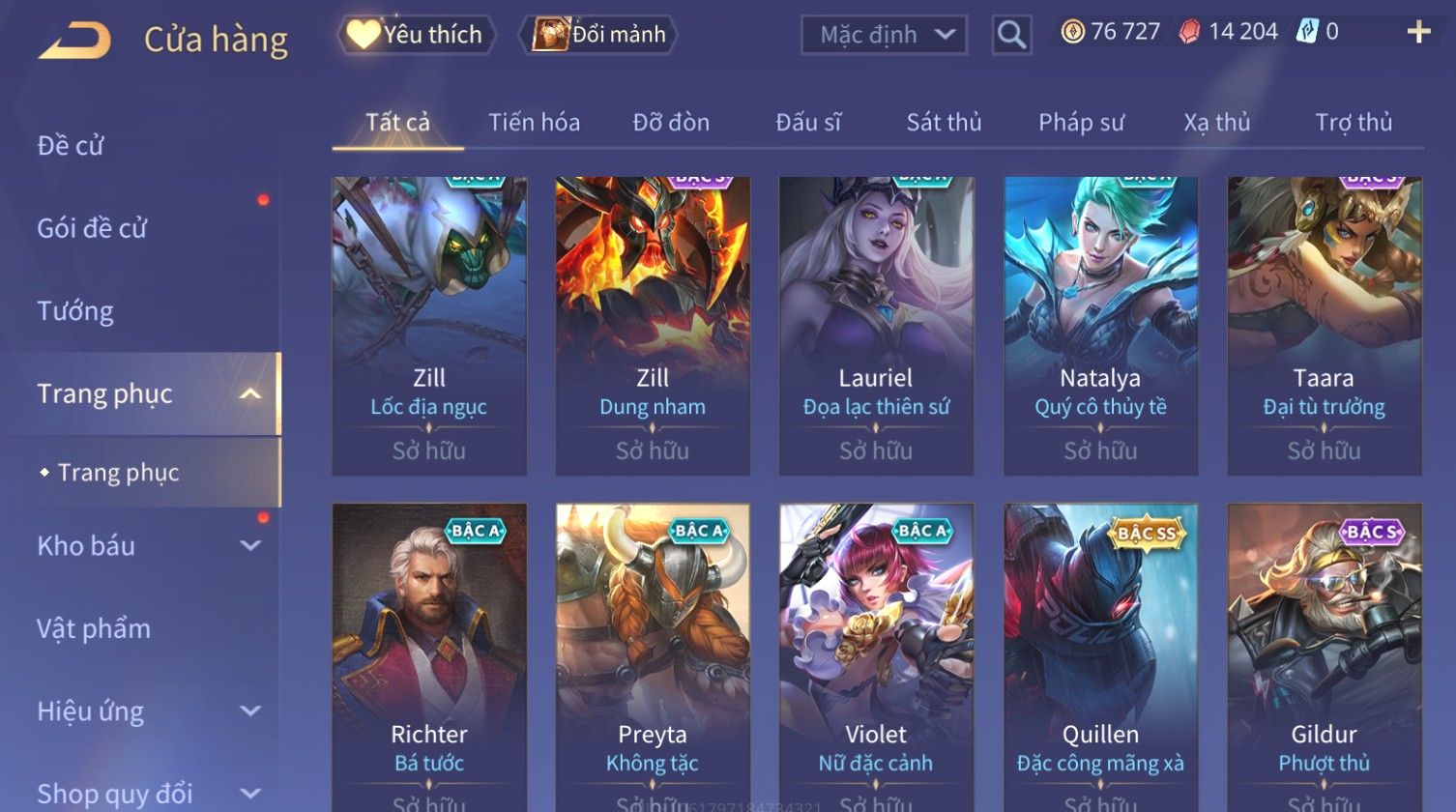Viewport: 1456px width, 812px height.
Task: Switch to the Đỡ đòn tab
Action: [671, 123]
